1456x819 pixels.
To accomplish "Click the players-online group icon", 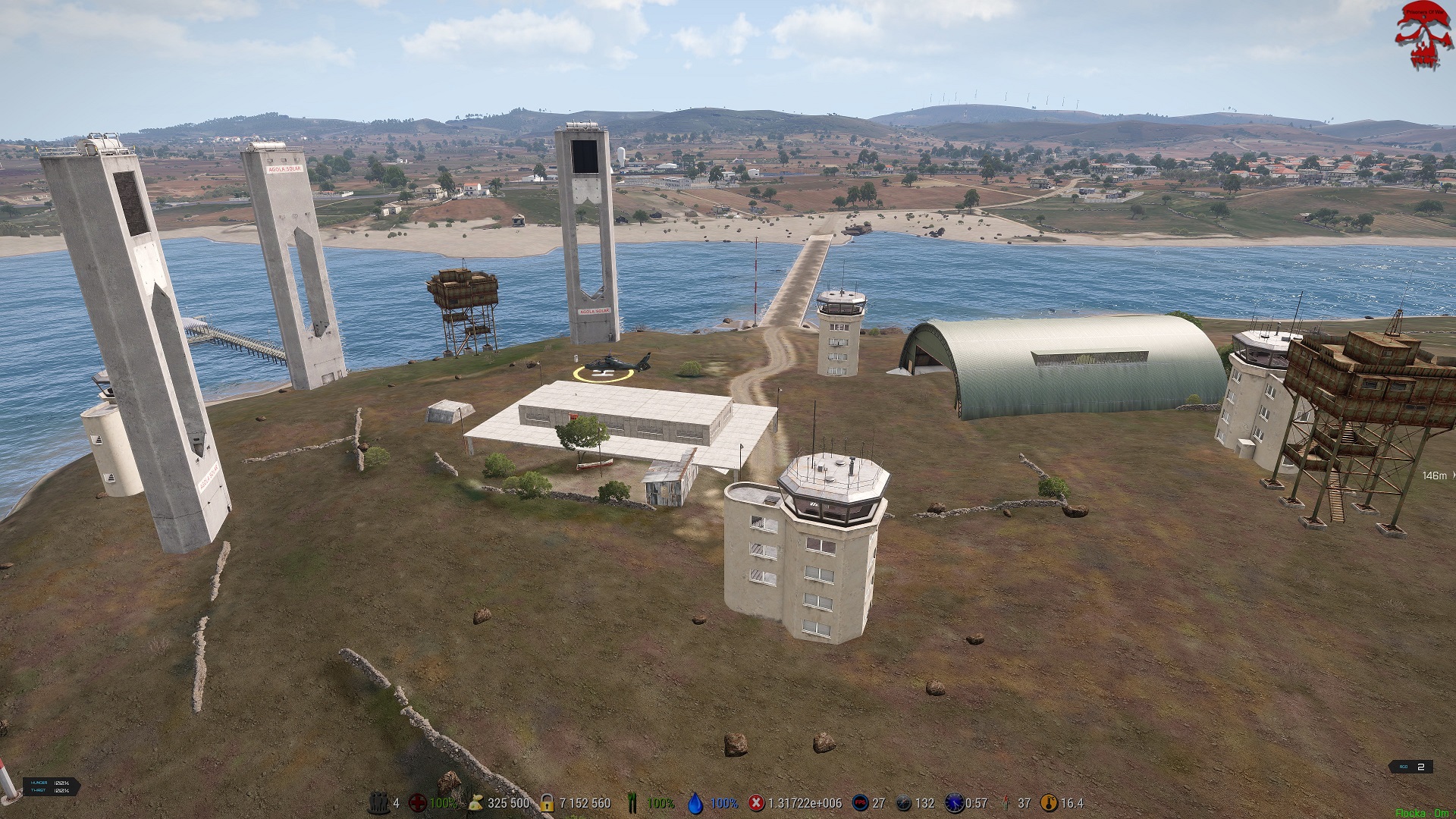I will [378, 802].
